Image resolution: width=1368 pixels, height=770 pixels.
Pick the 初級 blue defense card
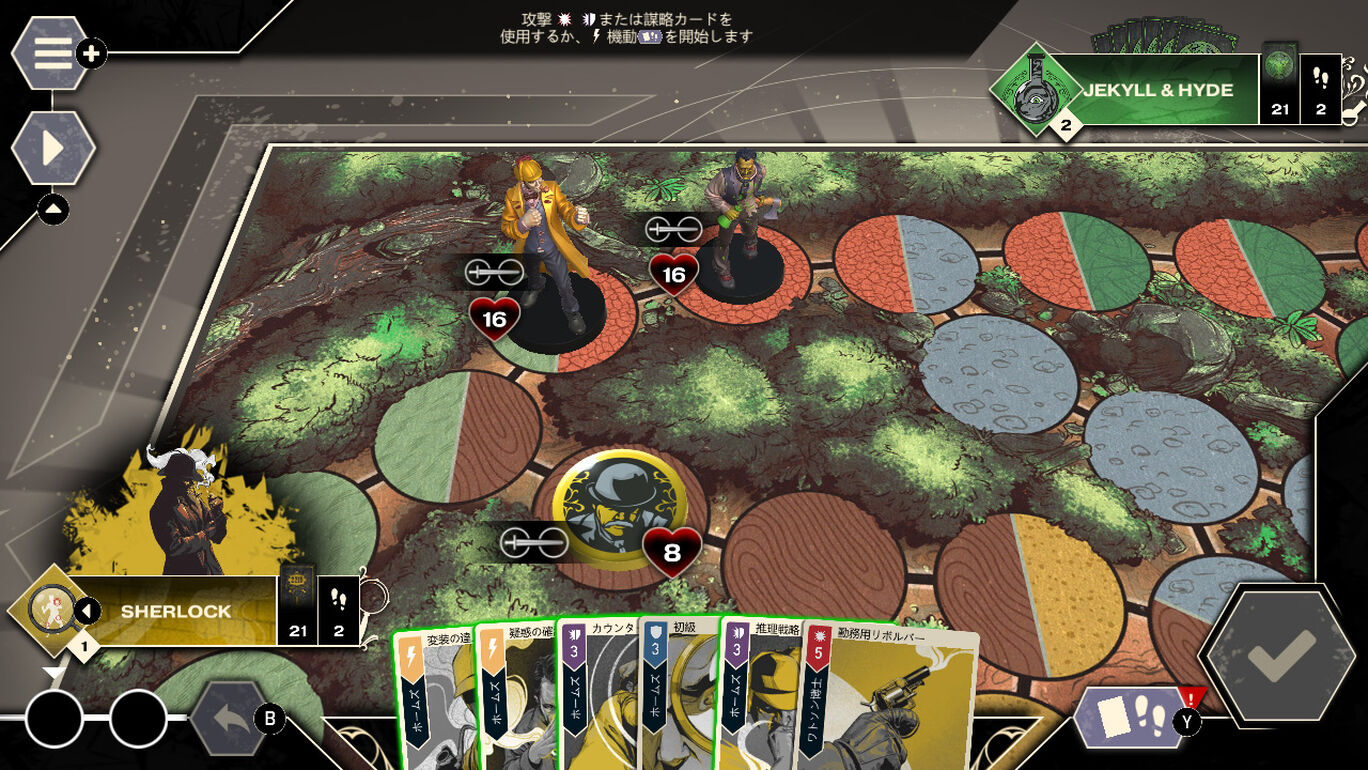[x=678, y=700]
